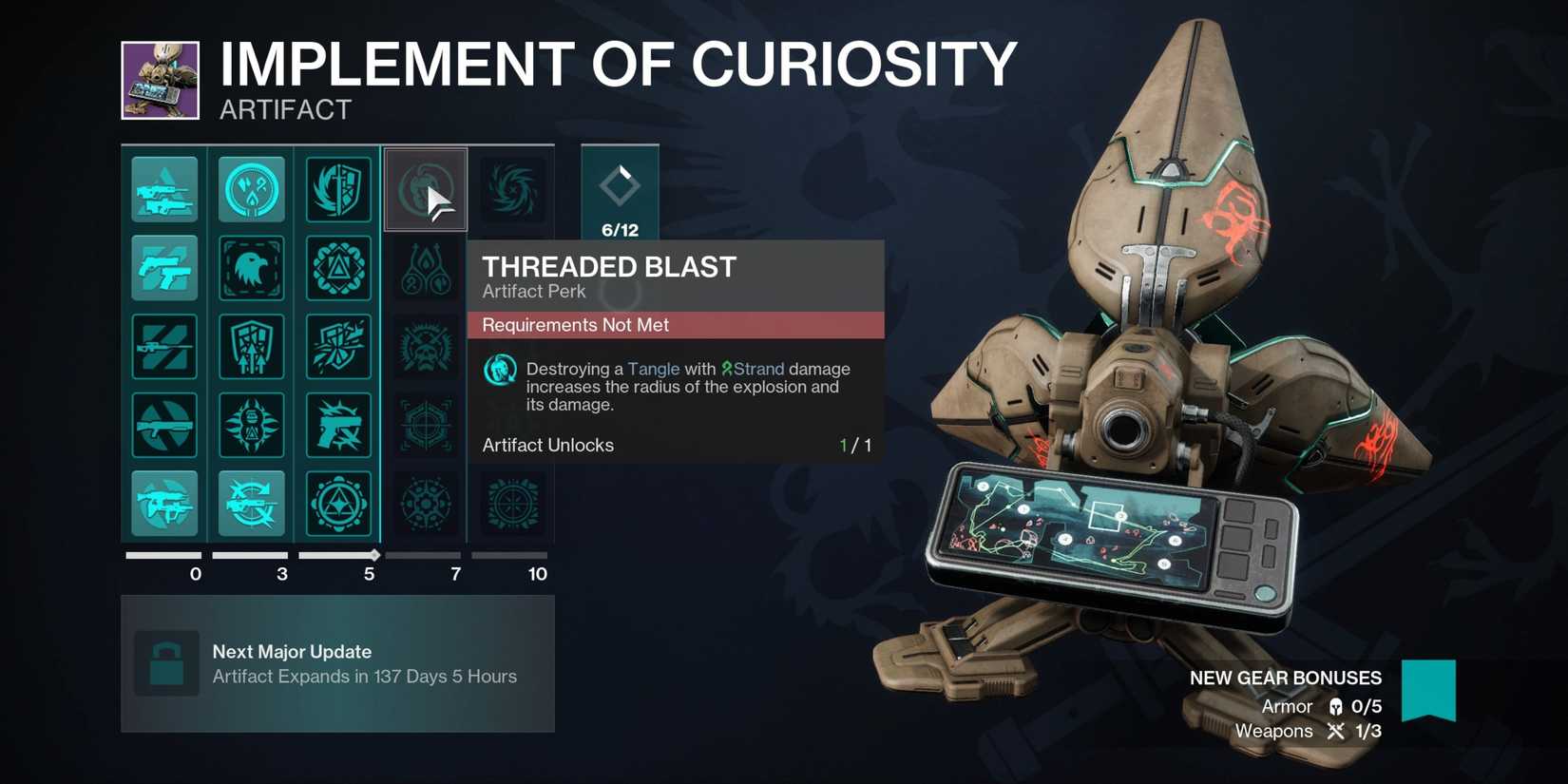Expand the 6/12 unlock counter diamond

coord(620,190)
